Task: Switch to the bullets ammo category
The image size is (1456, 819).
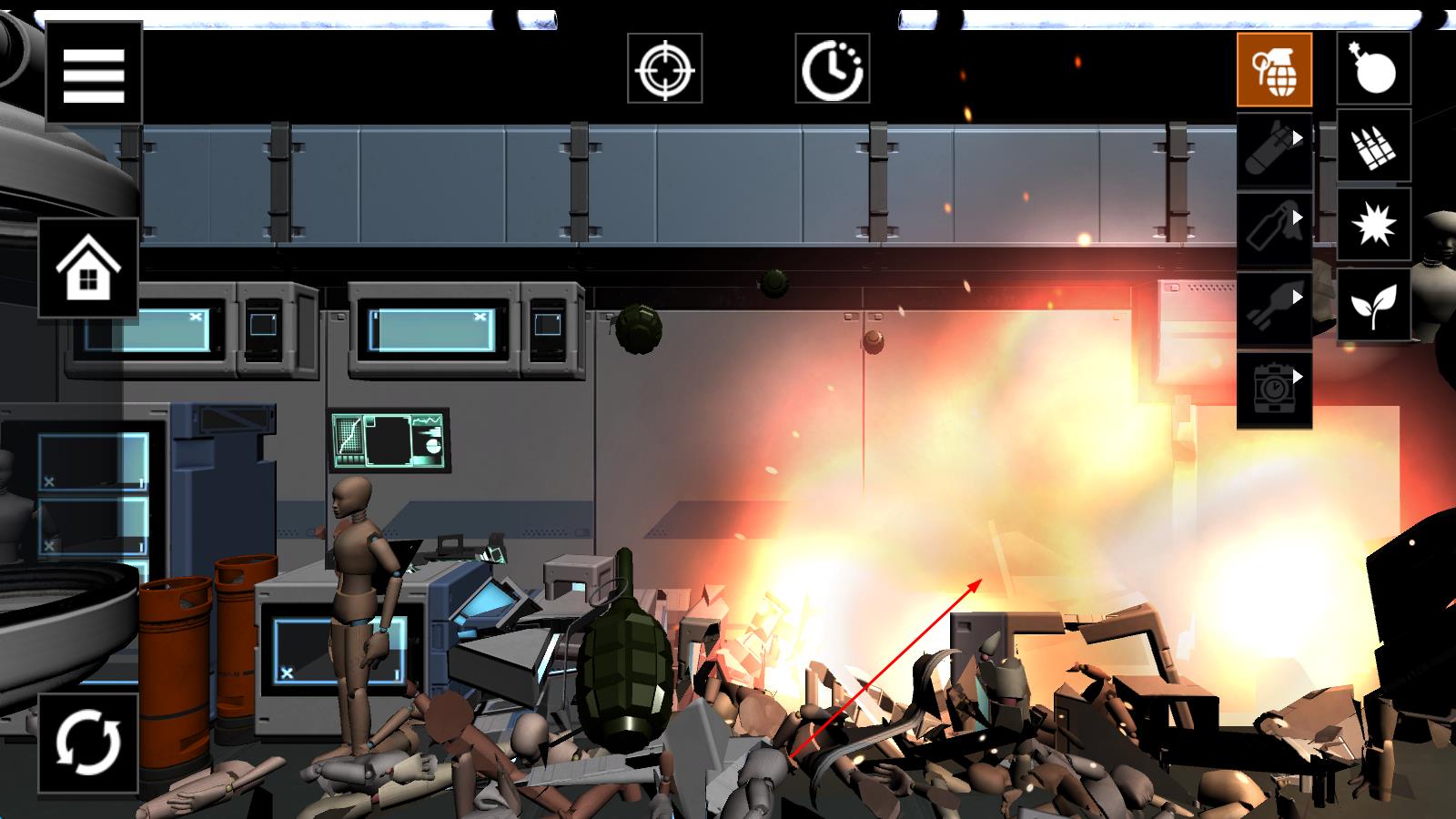Action: click(1373, 147)
